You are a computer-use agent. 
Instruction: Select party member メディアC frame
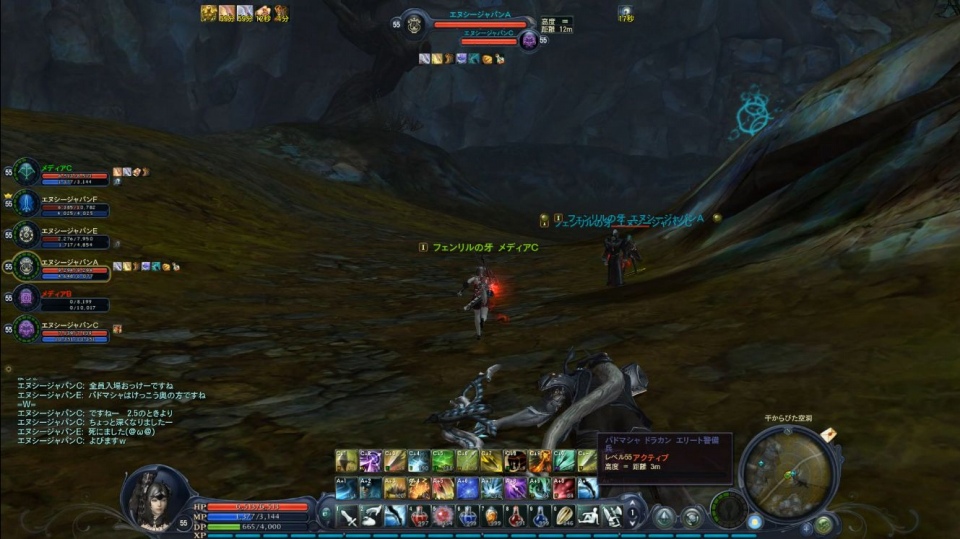[x=28, y=172]
